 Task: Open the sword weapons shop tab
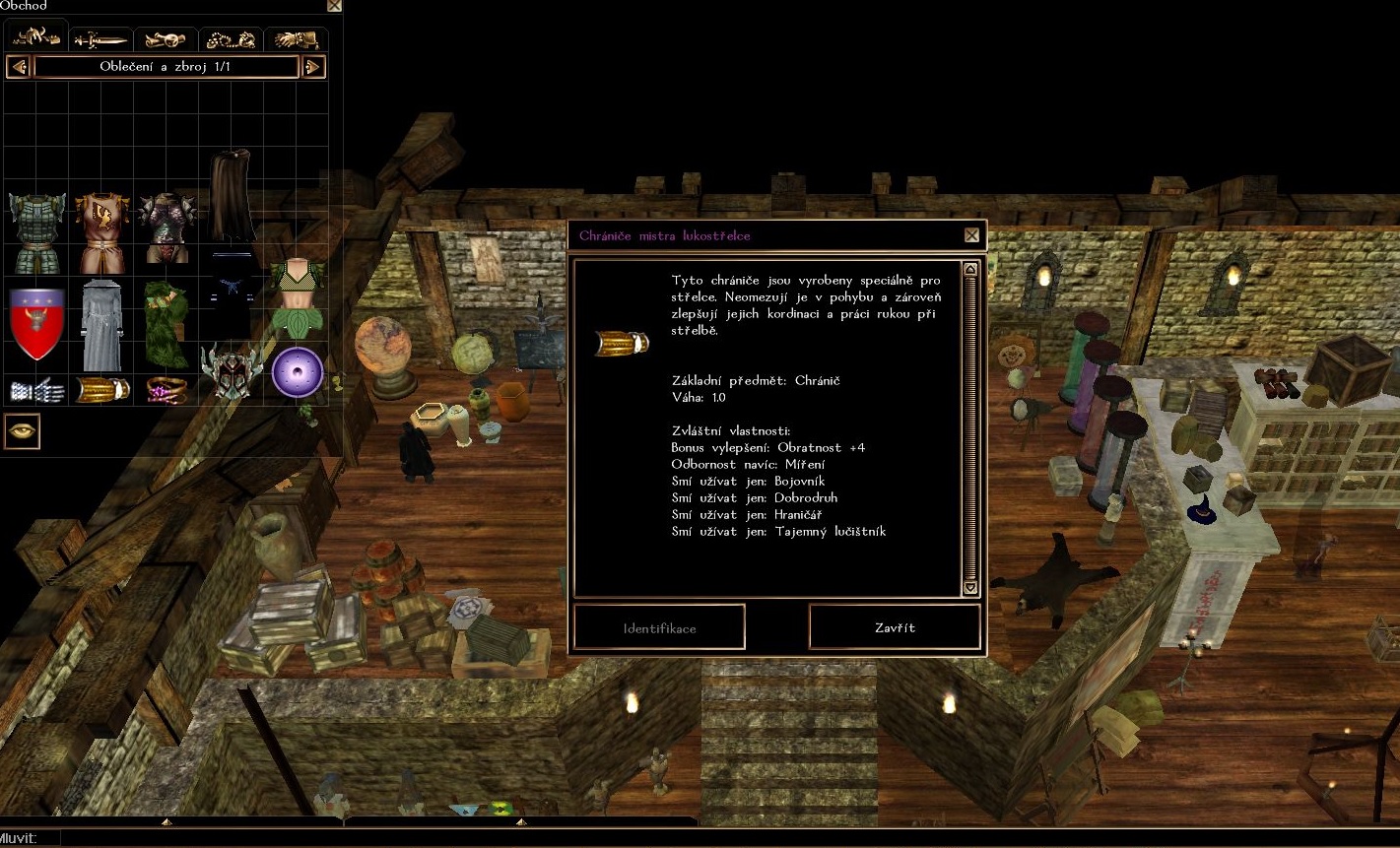coord(100,39)
